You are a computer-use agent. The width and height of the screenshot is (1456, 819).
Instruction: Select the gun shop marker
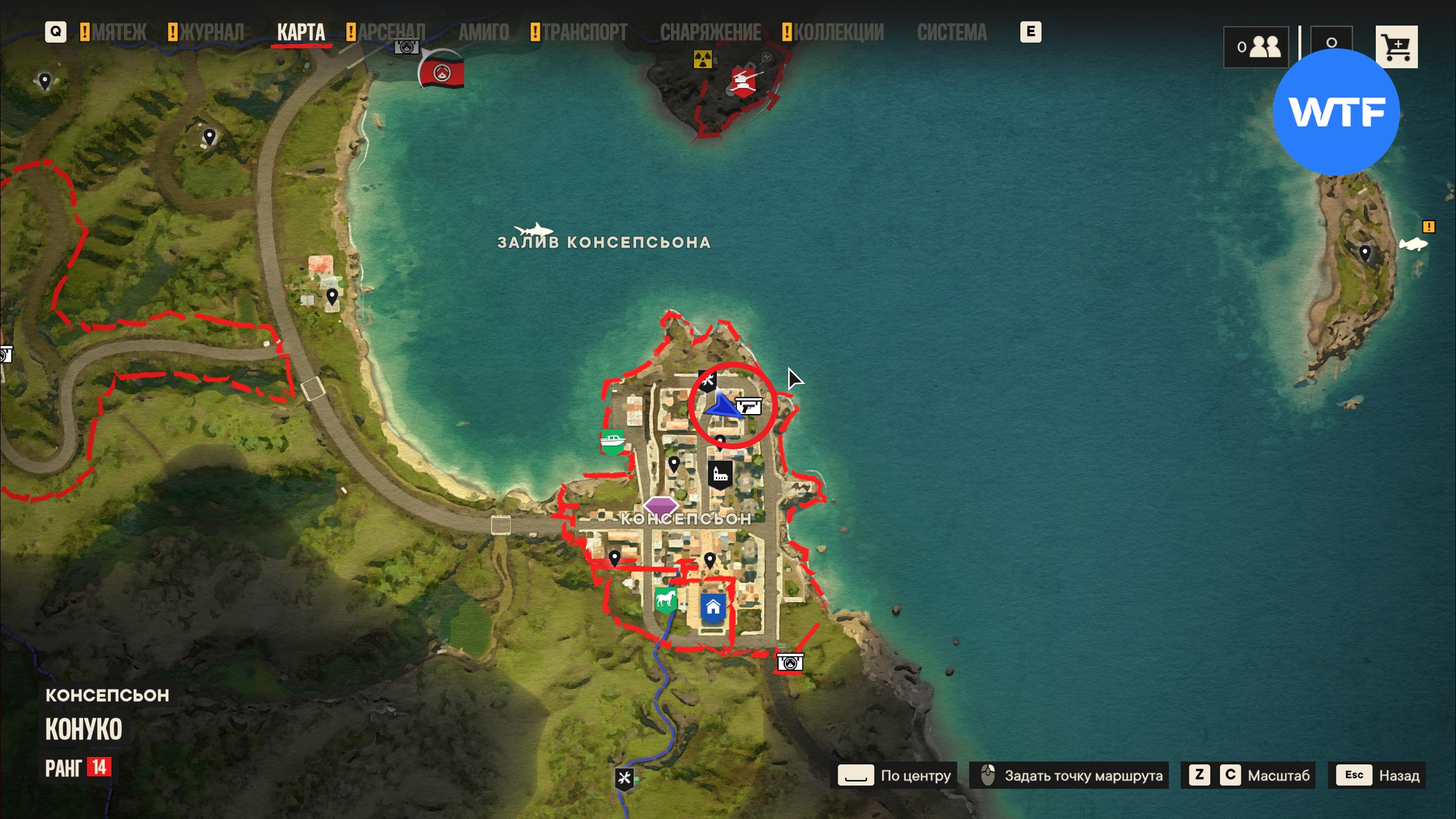[748, 406]
